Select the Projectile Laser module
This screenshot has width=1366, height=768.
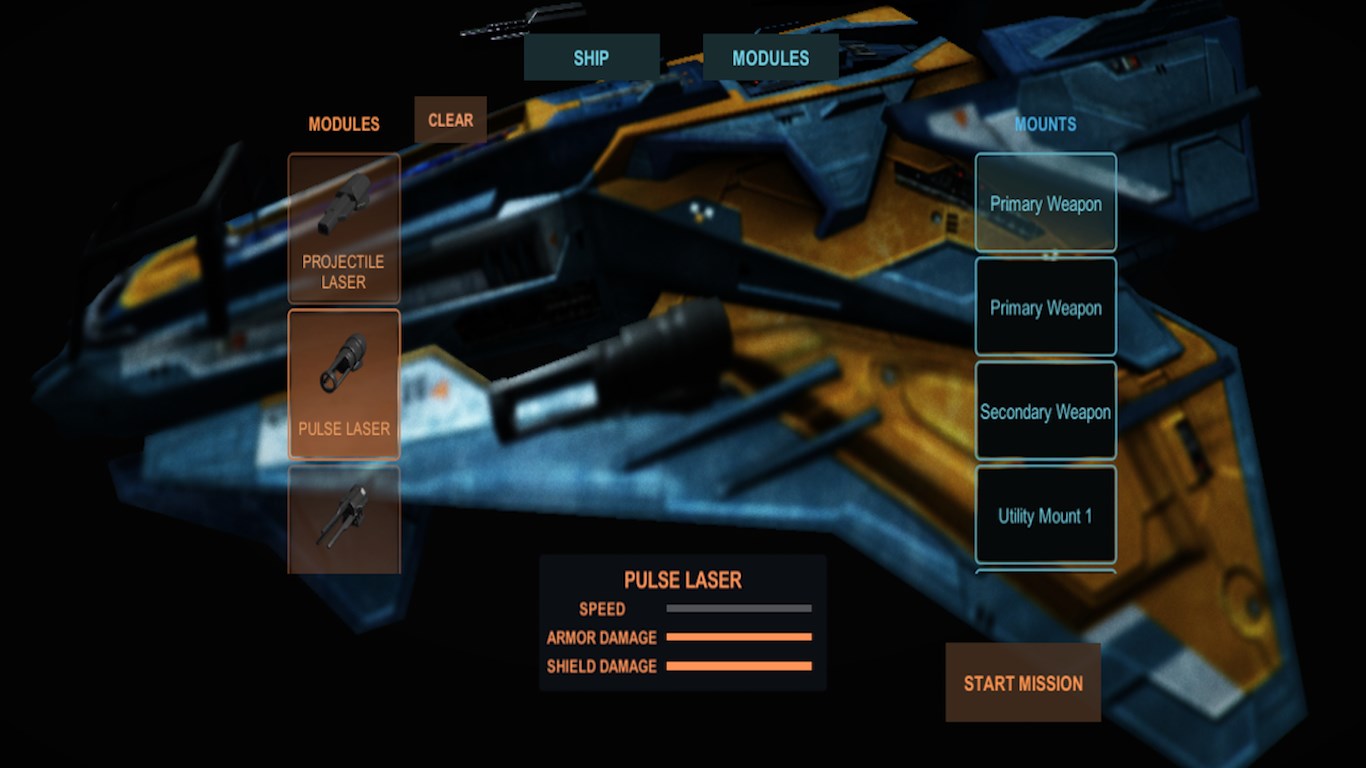344,229
